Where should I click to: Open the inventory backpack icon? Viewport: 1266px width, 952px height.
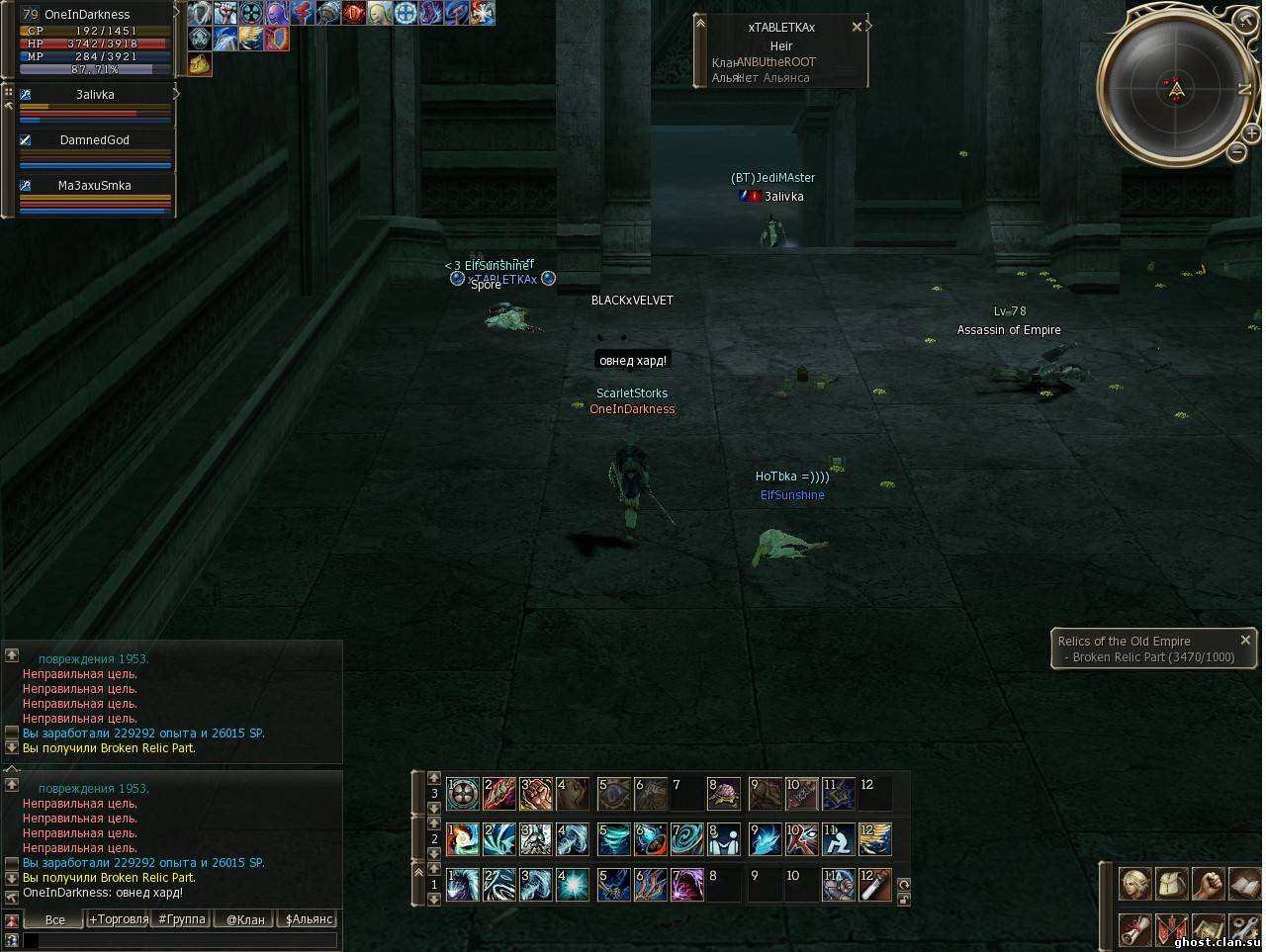click(x=1172, y=883)
